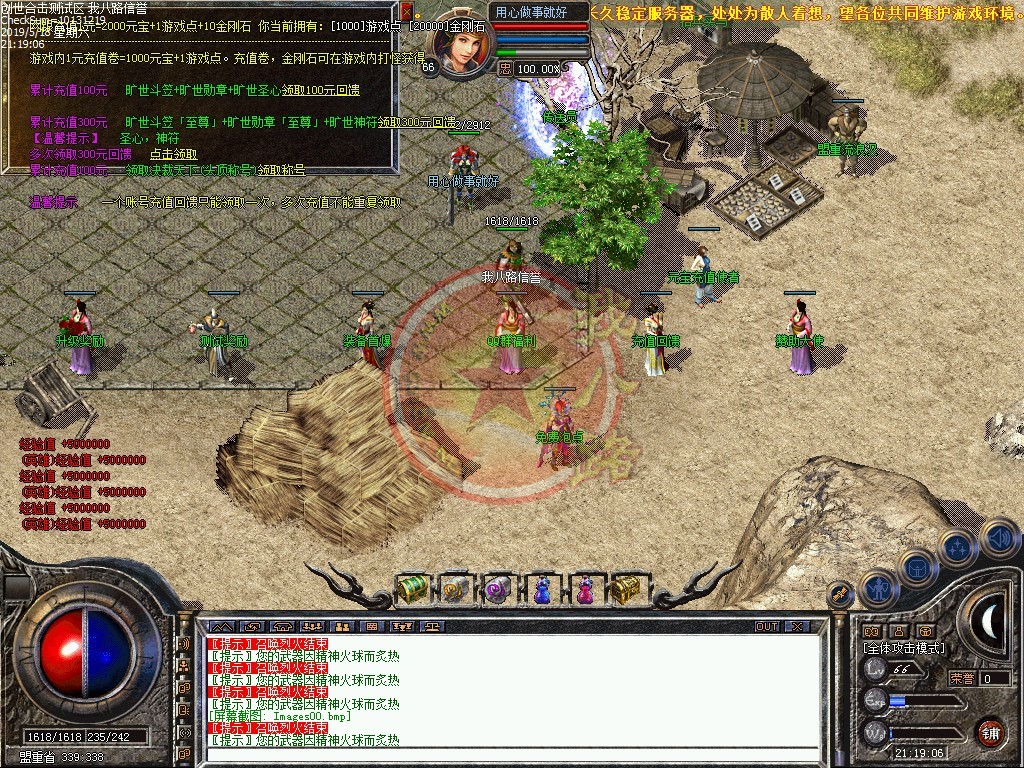Use the purple-swirl scroll in the belt
Viewport: 1024px width, 768px height.
[498, 590]
